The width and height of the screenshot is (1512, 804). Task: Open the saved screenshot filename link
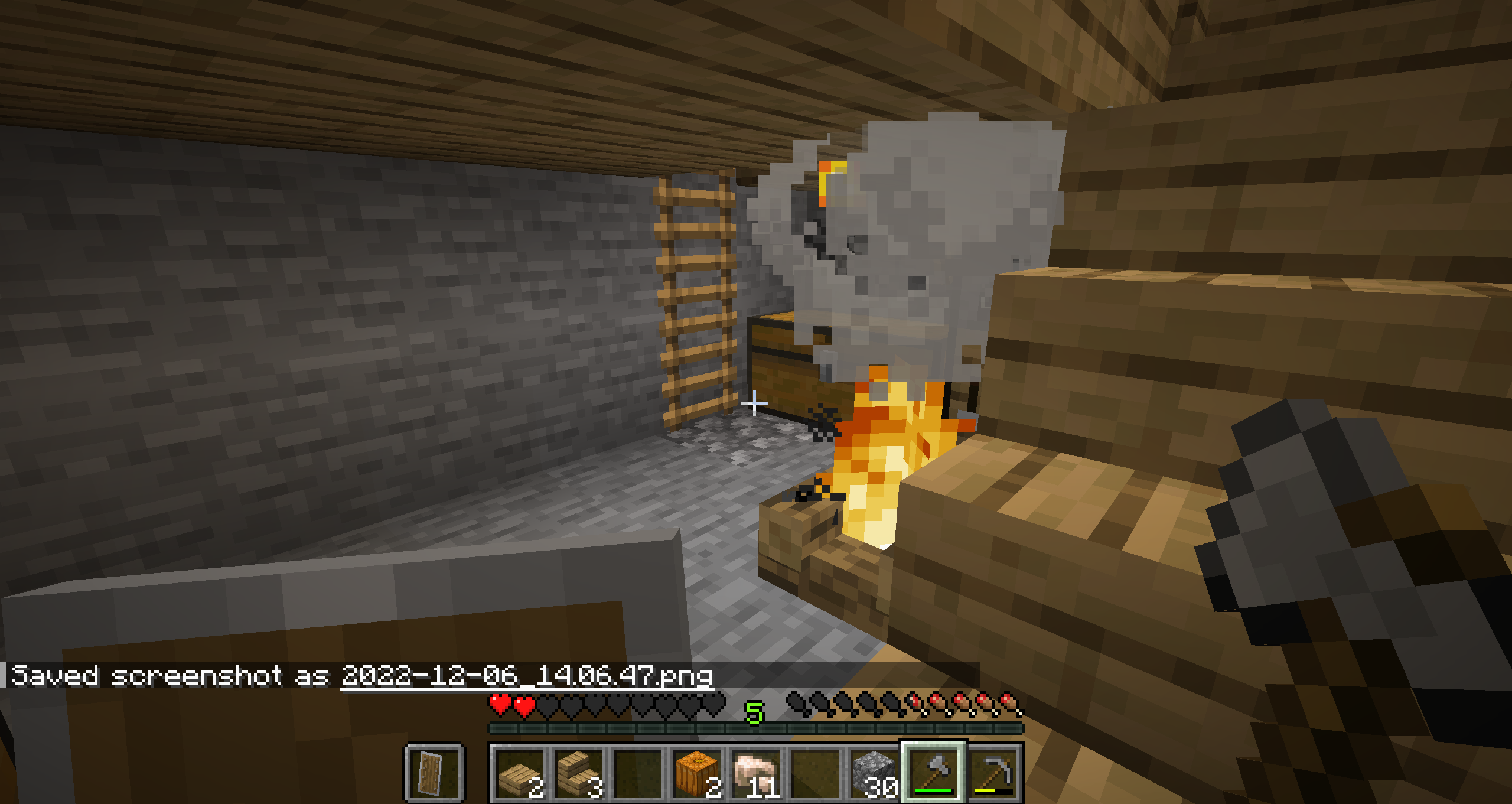(526, 676)
